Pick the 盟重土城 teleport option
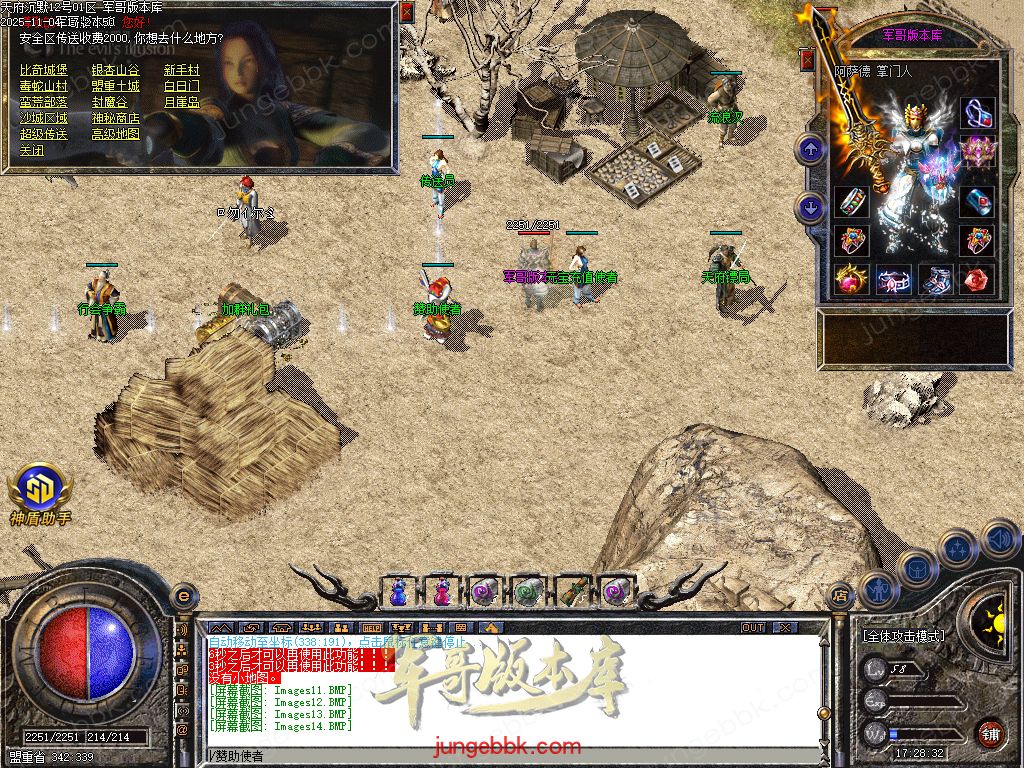Image resolution: width=1024 pixels, height=768 pixels. pyautogui.click(x=115, y=86)
